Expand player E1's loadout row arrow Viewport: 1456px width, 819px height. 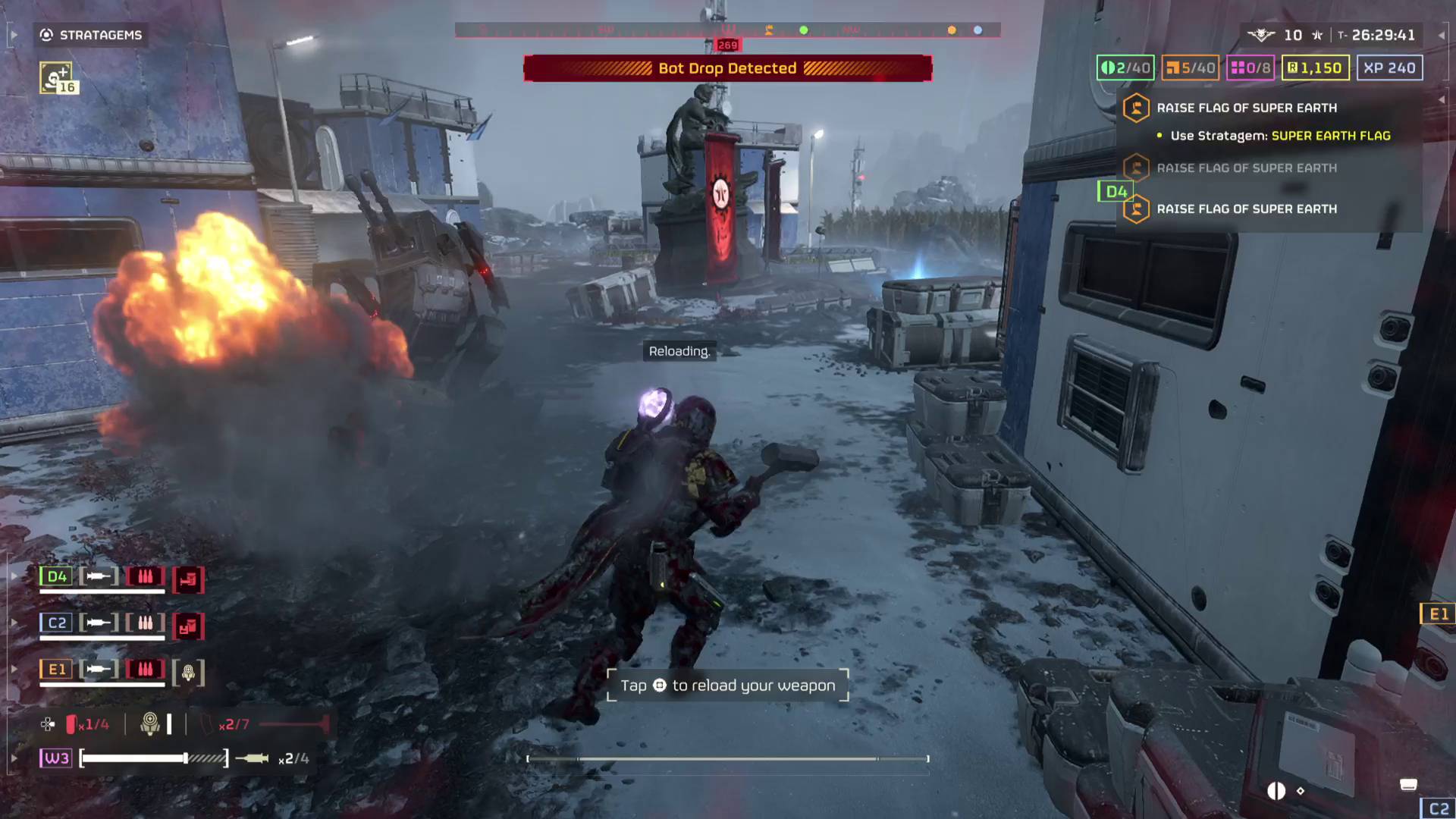13,669
